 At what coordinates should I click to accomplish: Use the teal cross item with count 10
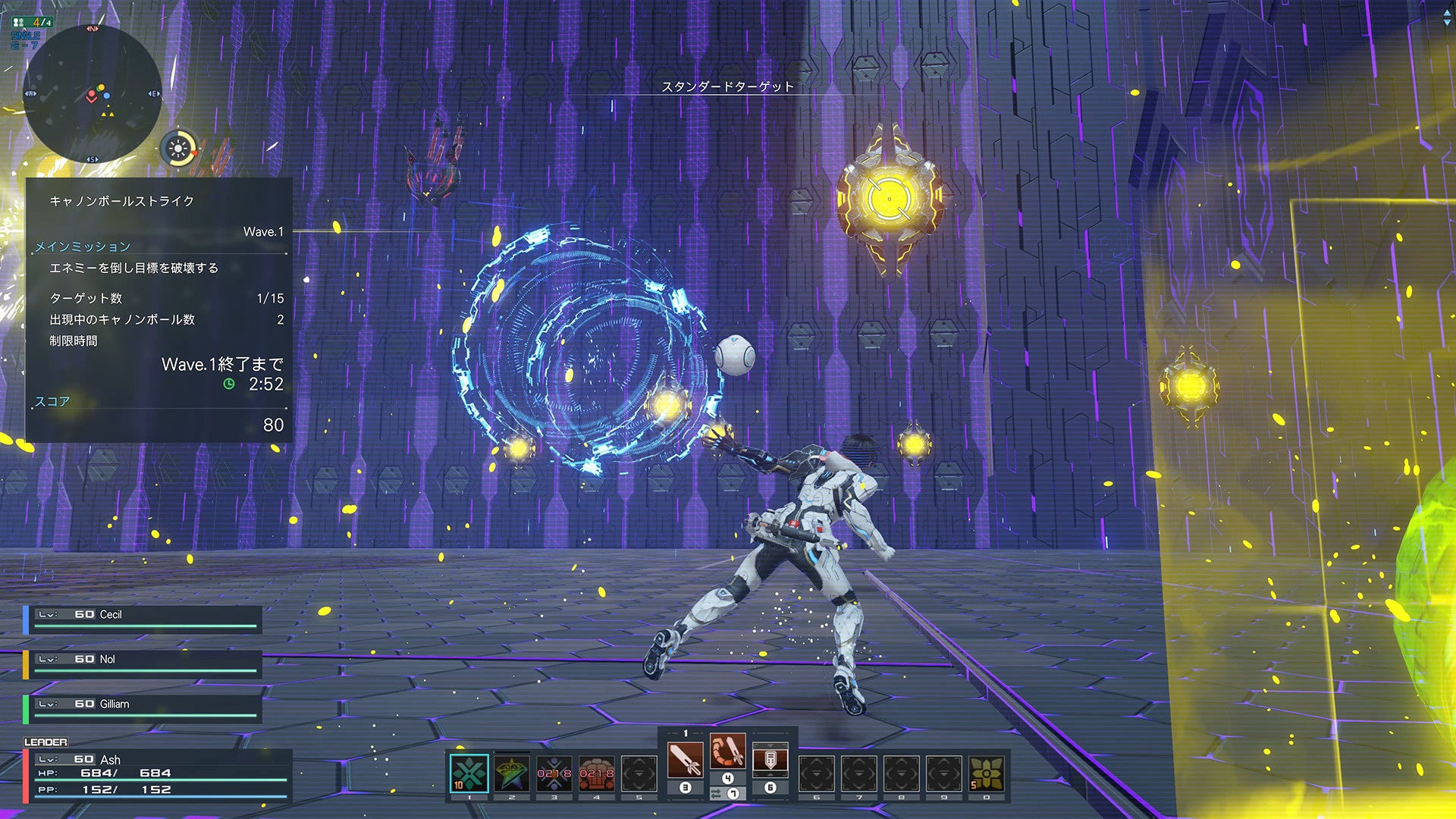[469, 773]
